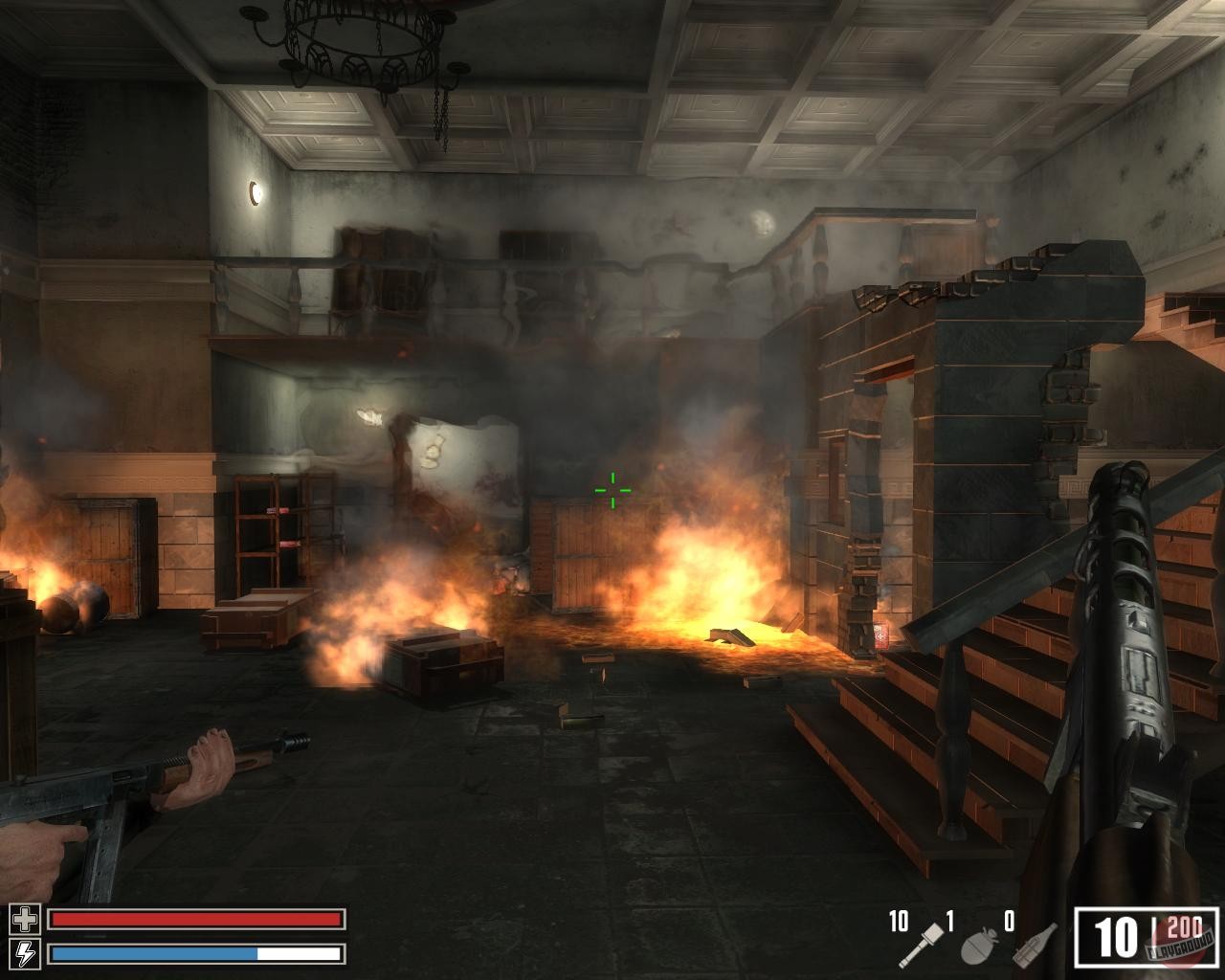Click the stick grenade count label 10
1225x980 pixels.
point(898,921)
